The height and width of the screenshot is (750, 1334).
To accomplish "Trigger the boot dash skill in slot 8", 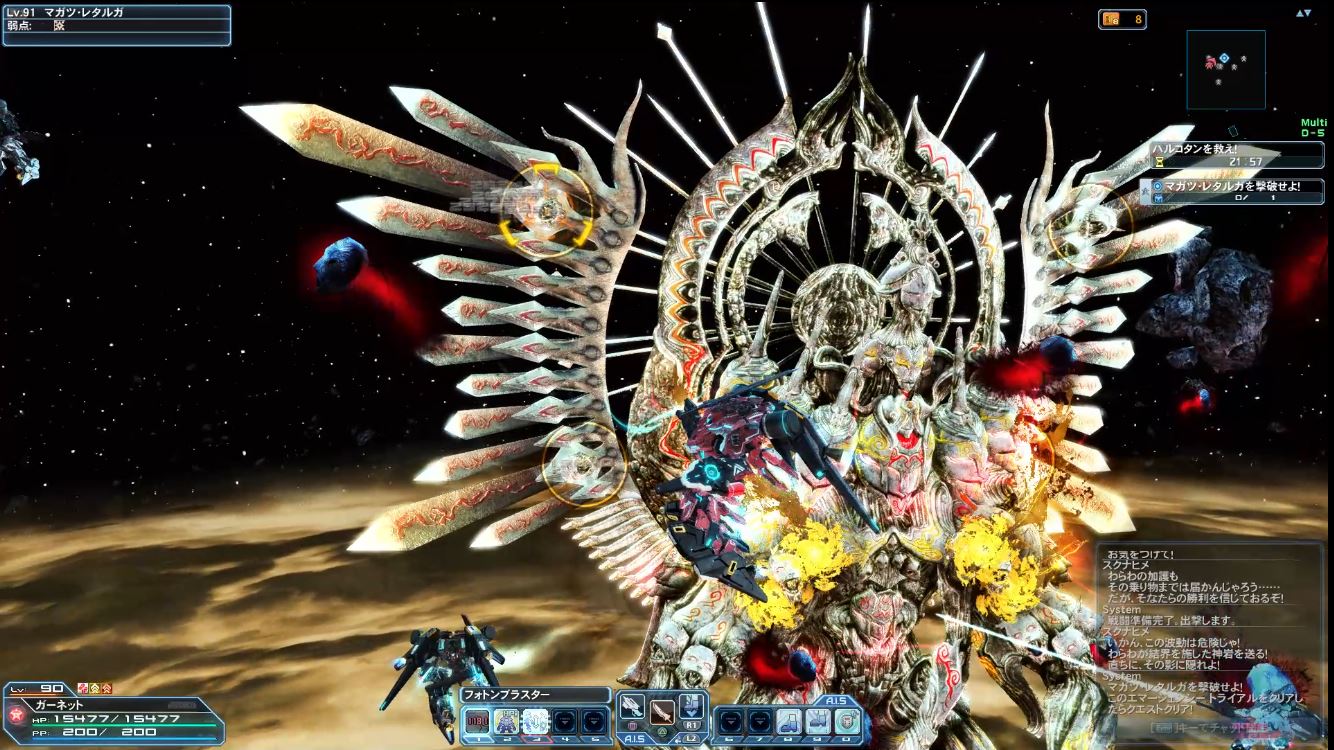I will coord(789,721).
